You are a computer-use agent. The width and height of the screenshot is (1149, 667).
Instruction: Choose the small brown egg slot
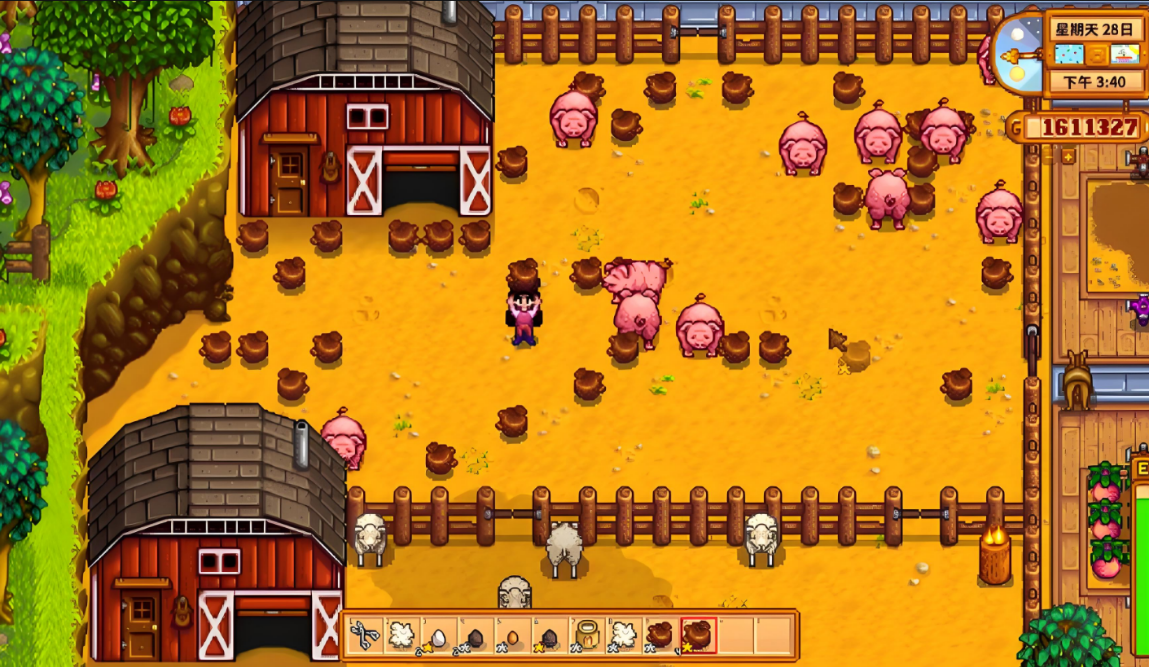pyautogui.click(x=512, y=635)
